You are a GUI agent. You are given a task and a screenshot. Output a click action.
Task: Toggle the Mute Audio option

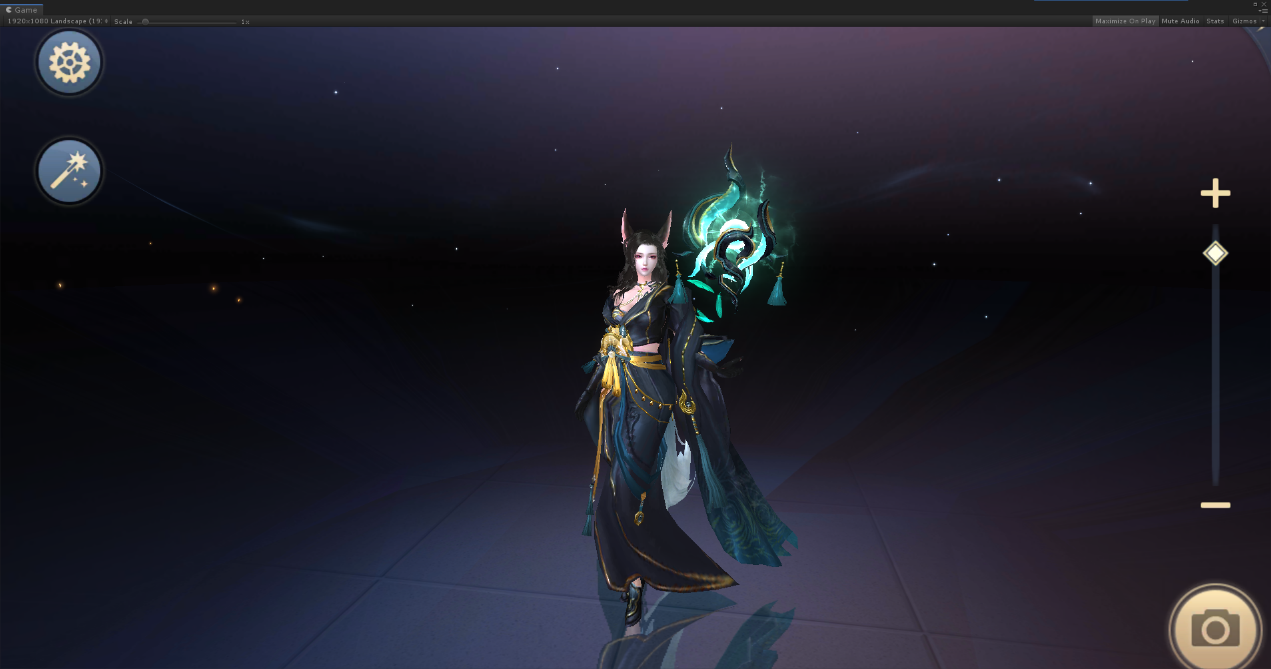(1180, 21)
